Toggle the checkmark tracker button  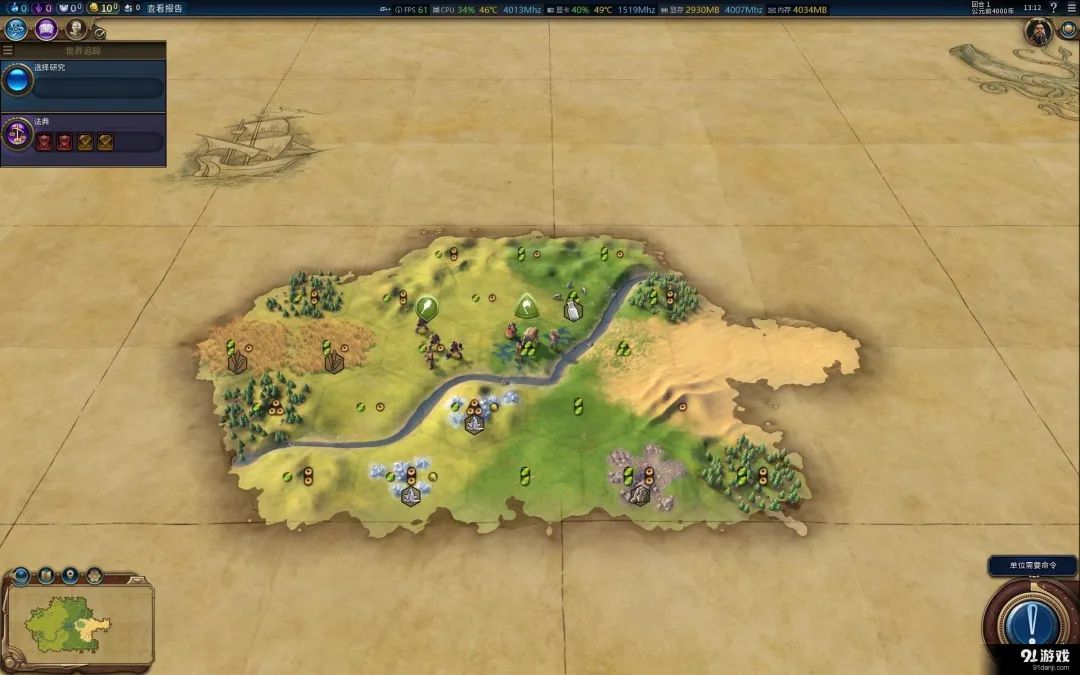(x=100, y=33)
